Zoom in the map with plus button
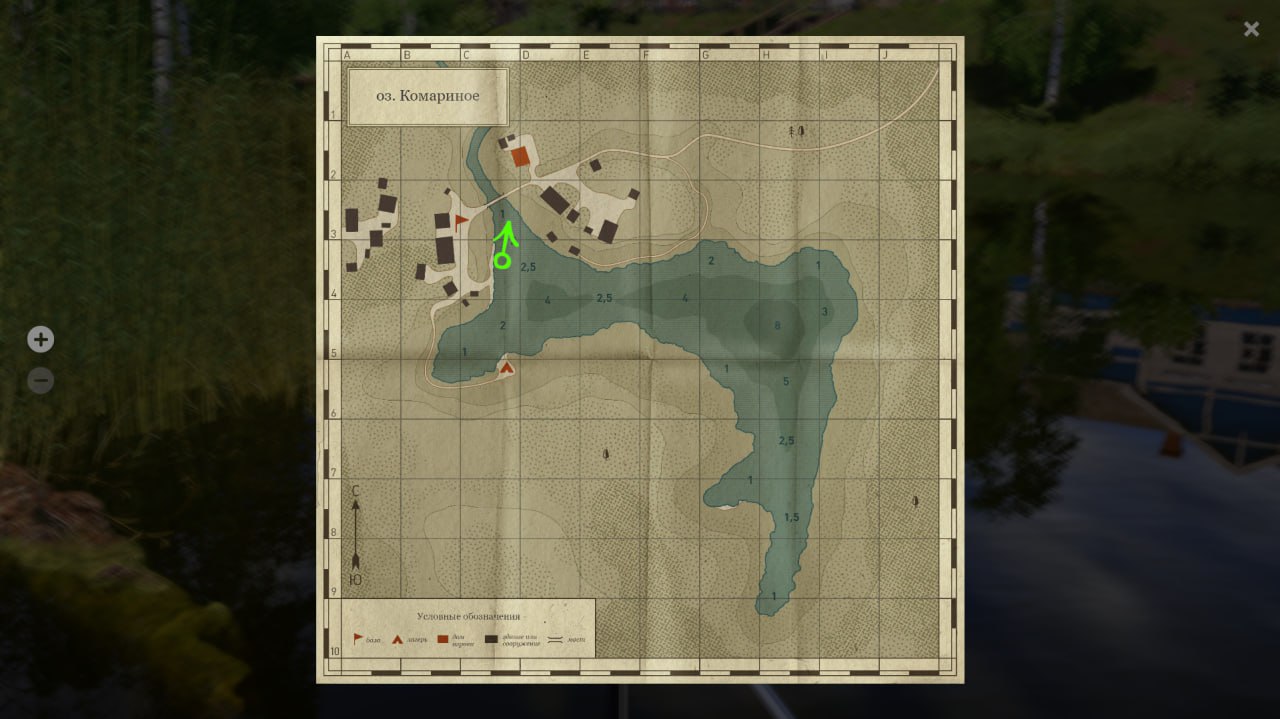 pyautogui.click(x=40, y=340)
